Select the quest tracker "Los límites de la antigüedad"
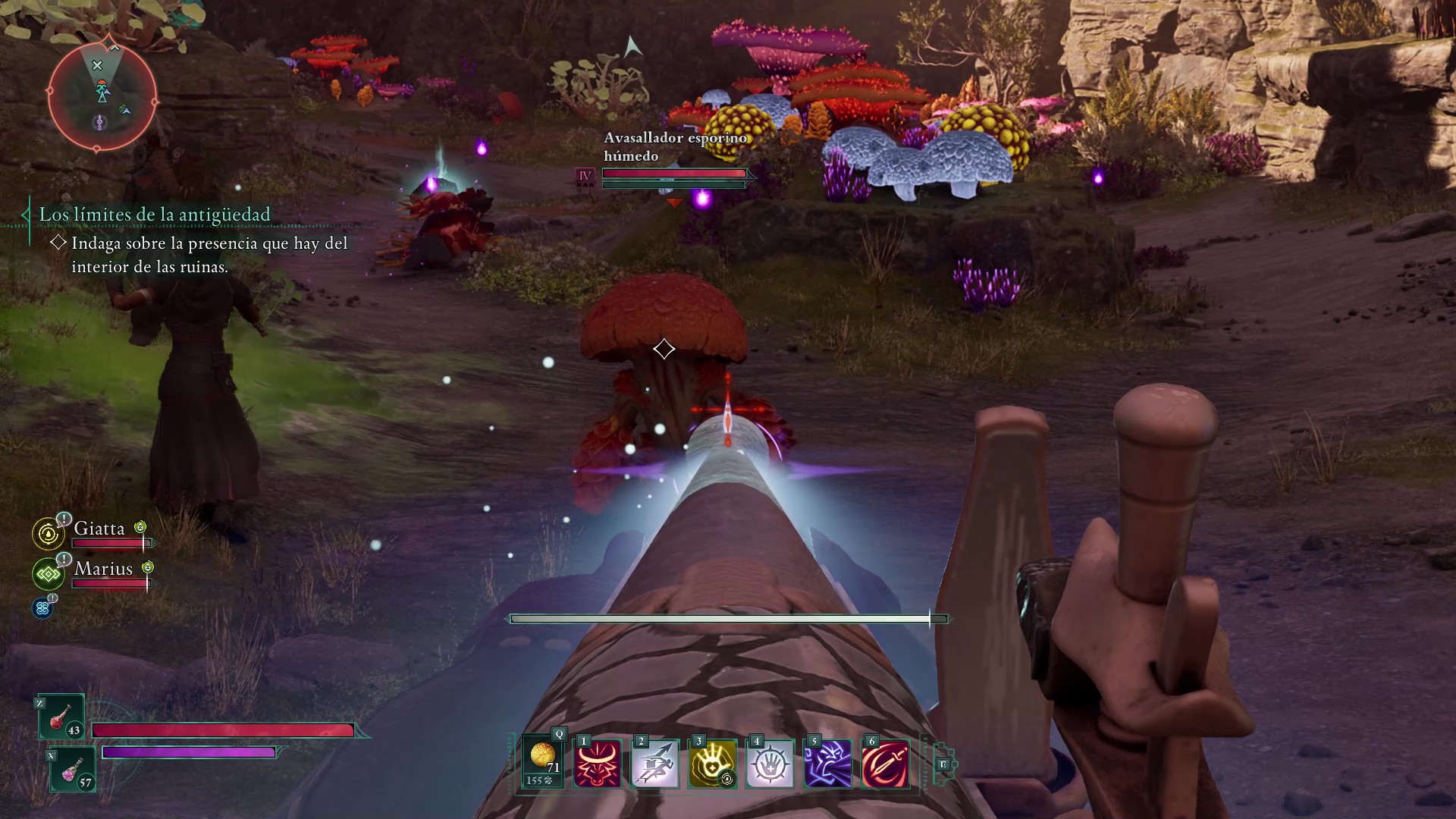This screenshot has width=1456, height=819. pos(155,215)
